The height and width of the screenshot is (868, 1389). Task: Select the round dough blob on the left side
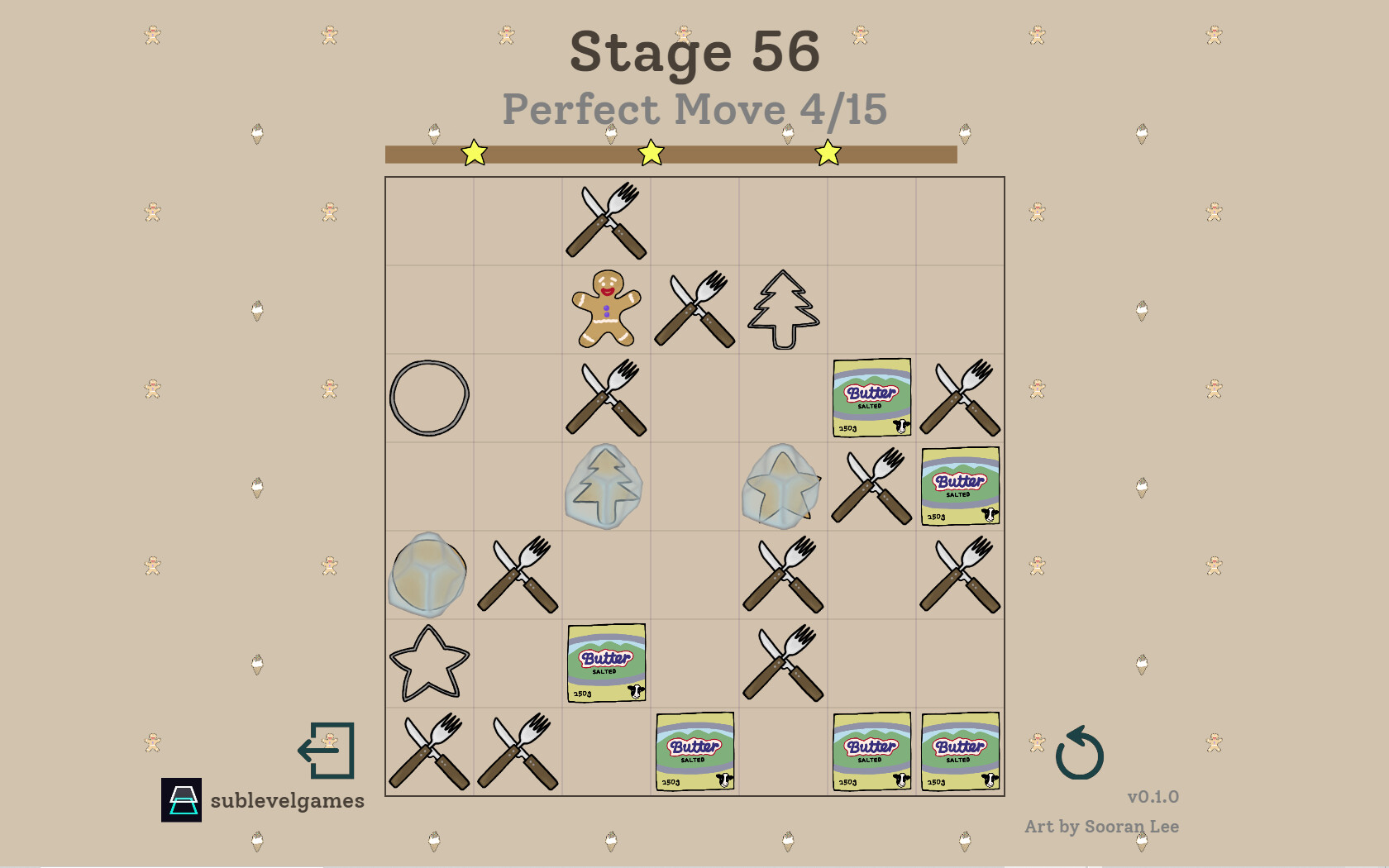(429, 576)
